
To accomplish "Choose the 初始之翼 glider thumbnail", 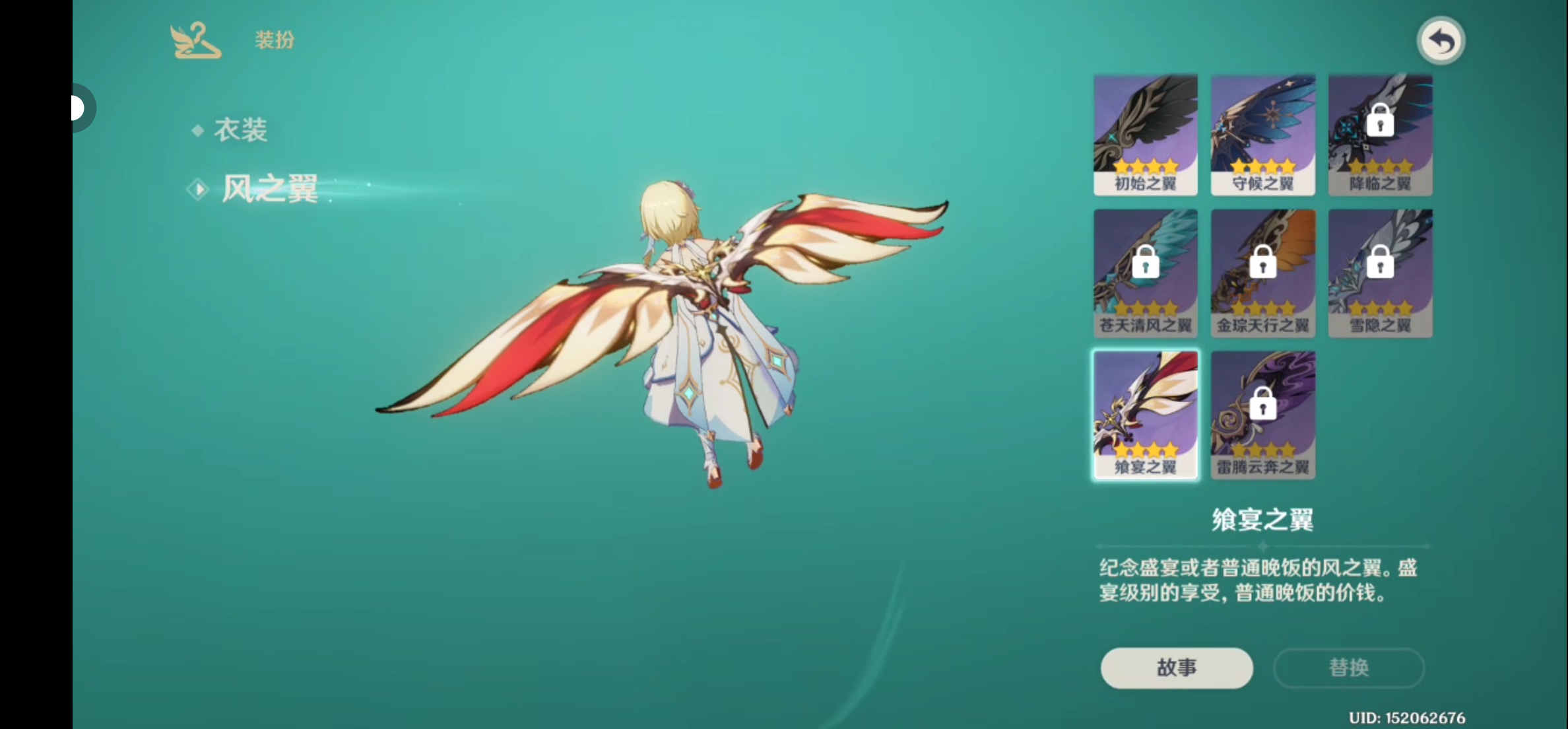I will (1145, 134).
